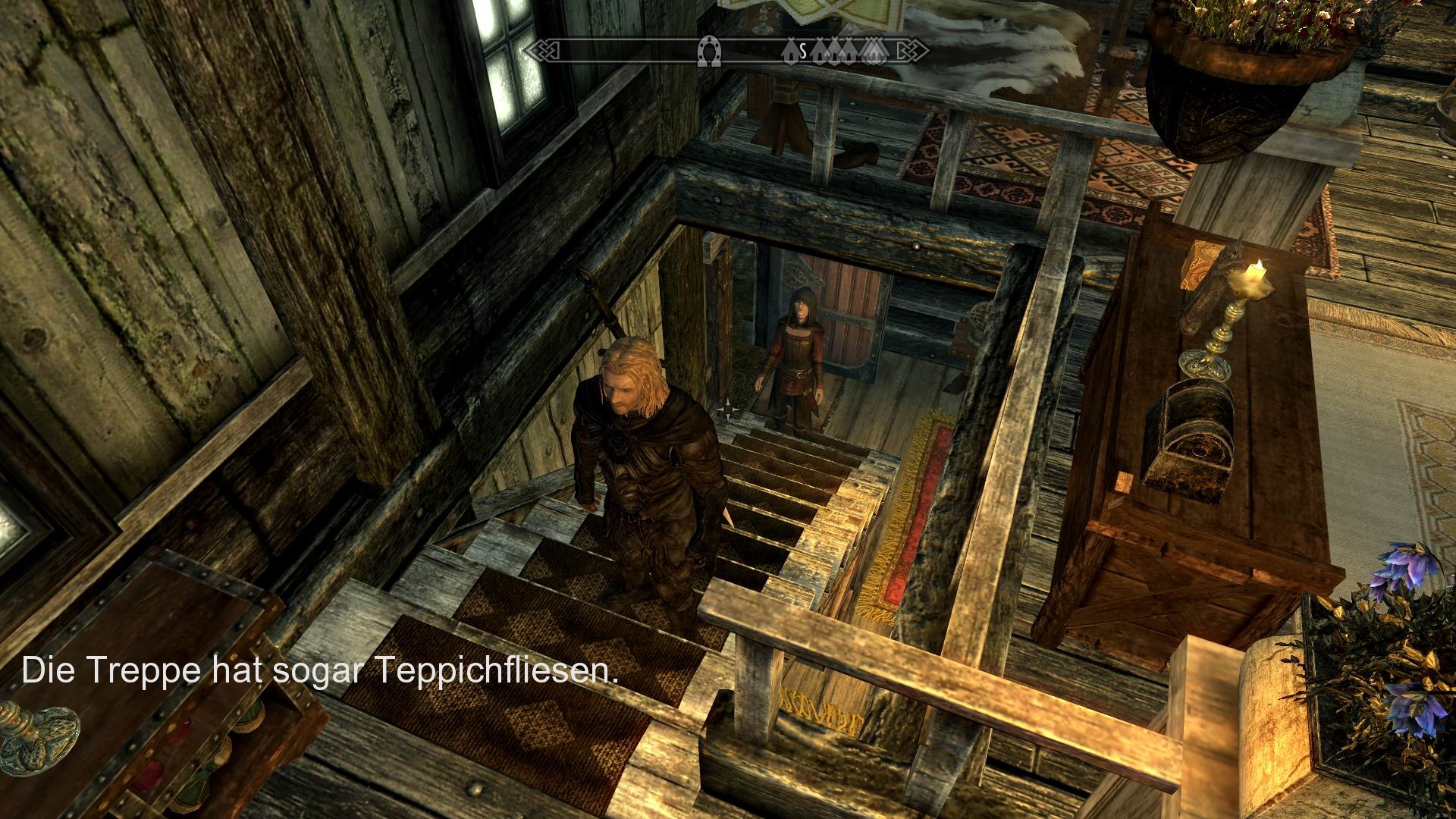Click the leftmost house marker beside the S

tap(791, 52)
